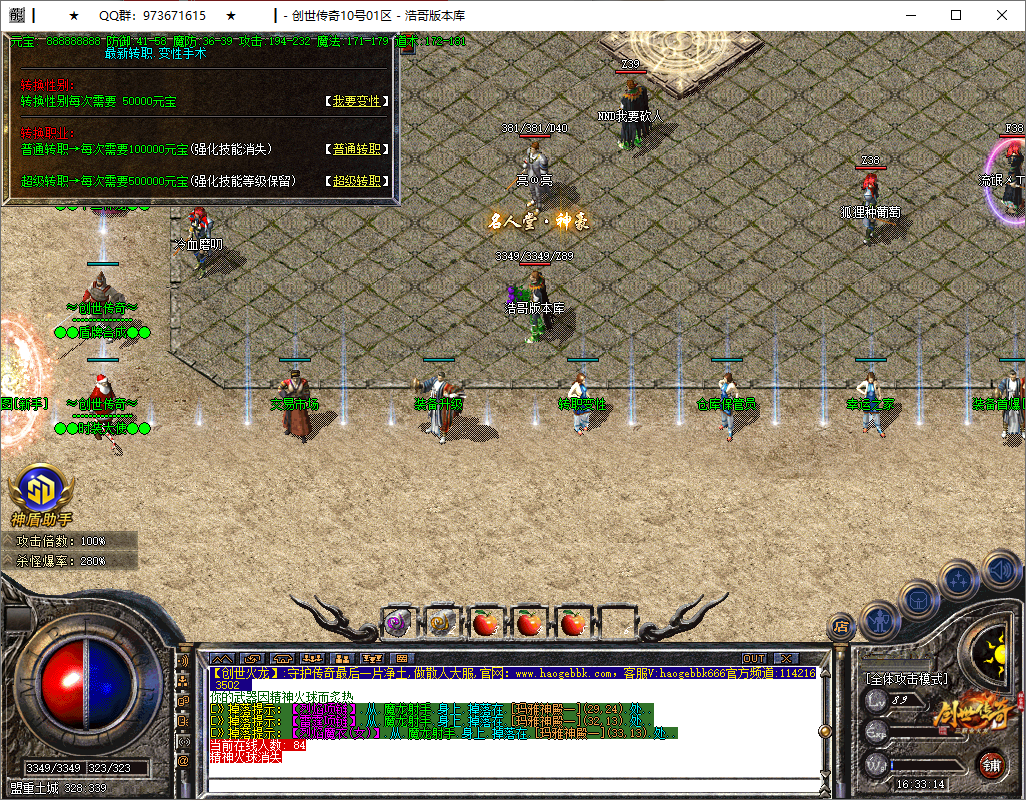
Task: Use the purple spiral scroll in the belt
Action: pos(397,623)
